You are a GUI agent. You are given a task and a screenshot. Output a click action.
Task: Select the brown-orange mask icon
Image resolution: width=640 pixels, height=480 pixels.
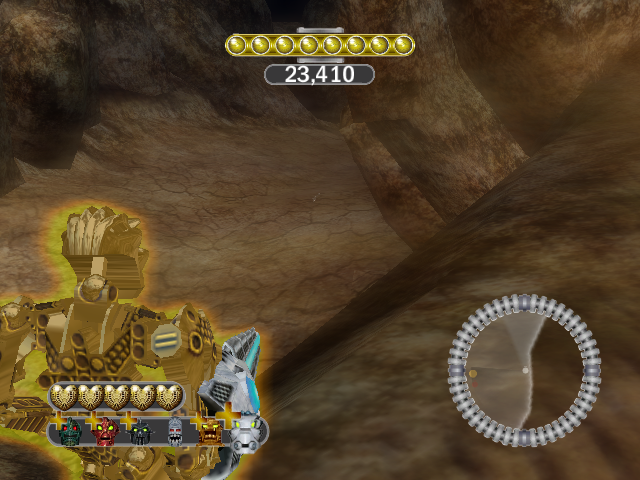tap(210, 433)
